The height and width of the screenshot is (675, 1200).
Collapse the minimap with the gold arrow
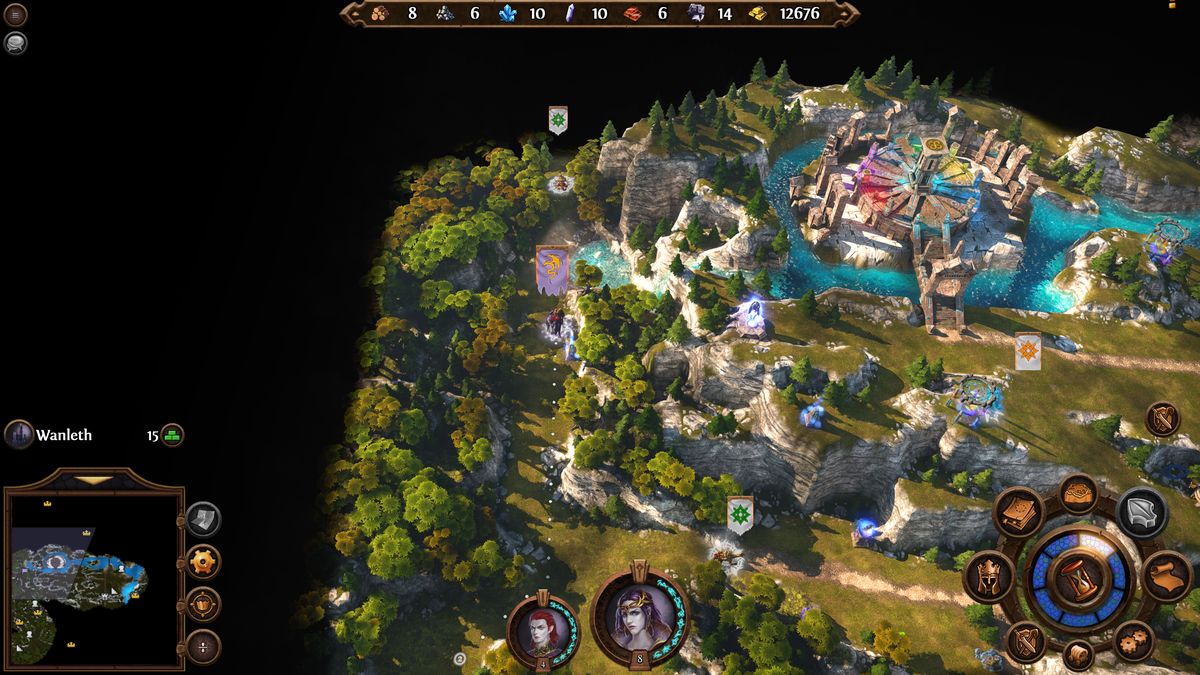(x=95, y=480)
